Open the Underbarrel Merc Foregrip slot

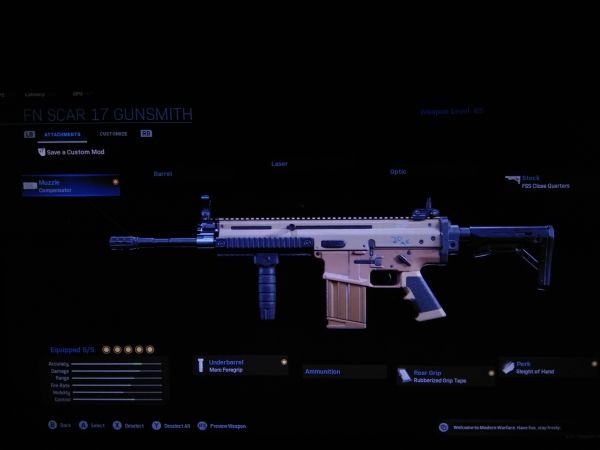(x=242, y=365)
